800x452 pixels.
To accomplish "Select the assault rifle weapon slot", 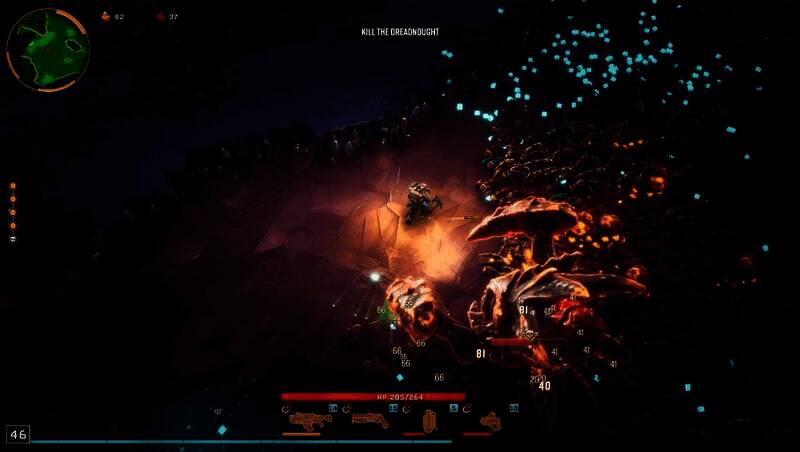I will 309,419.
